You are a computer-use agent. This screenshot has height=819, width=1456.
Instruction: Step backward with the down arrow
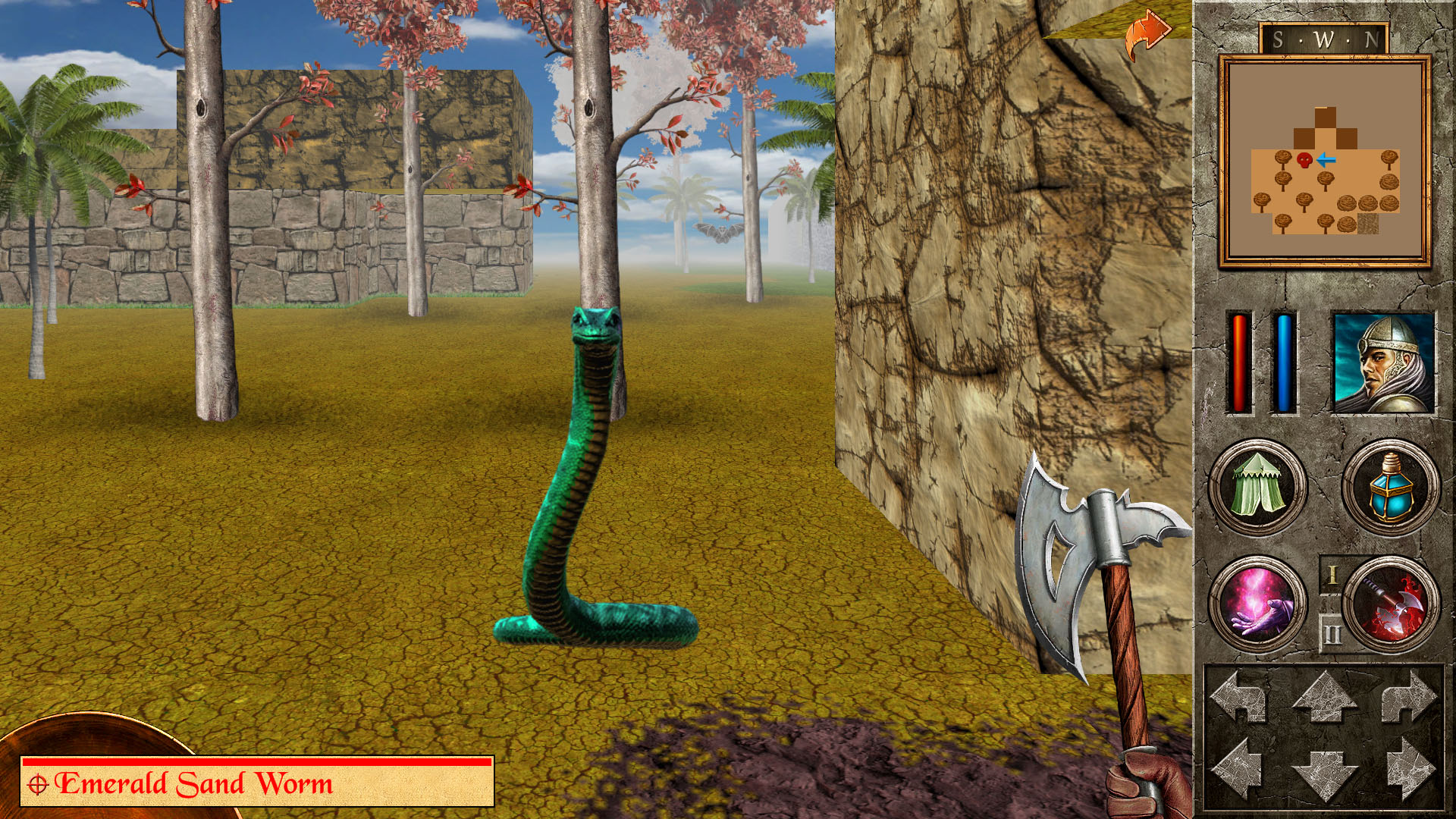pos(1324,772)
